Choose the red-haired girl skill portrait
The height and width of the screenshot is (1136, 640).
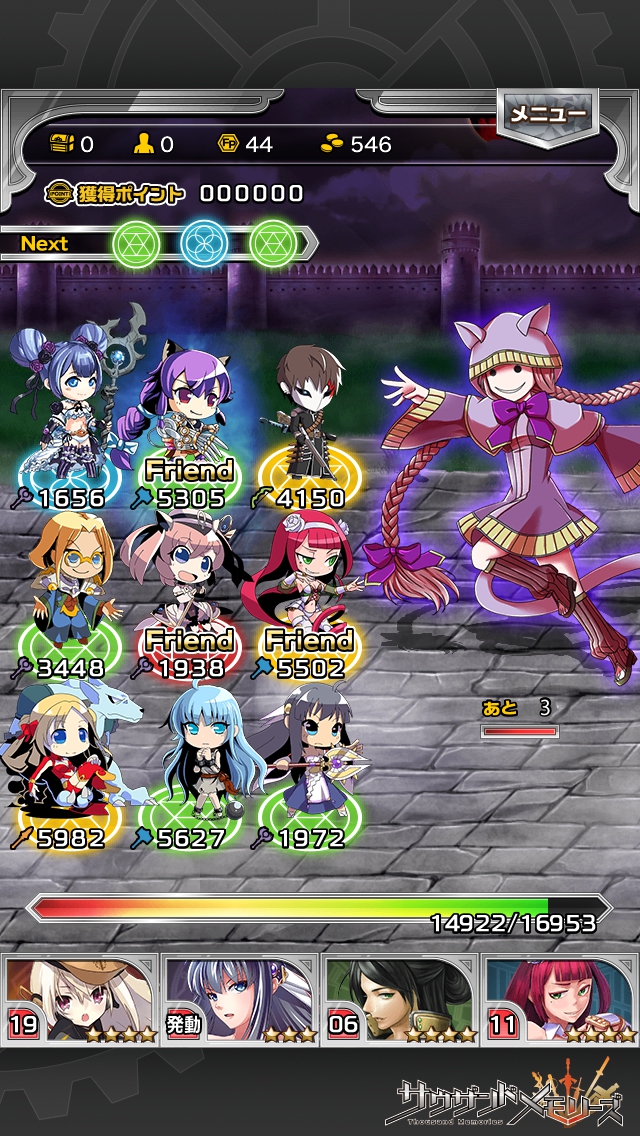(x=560, y=999)
